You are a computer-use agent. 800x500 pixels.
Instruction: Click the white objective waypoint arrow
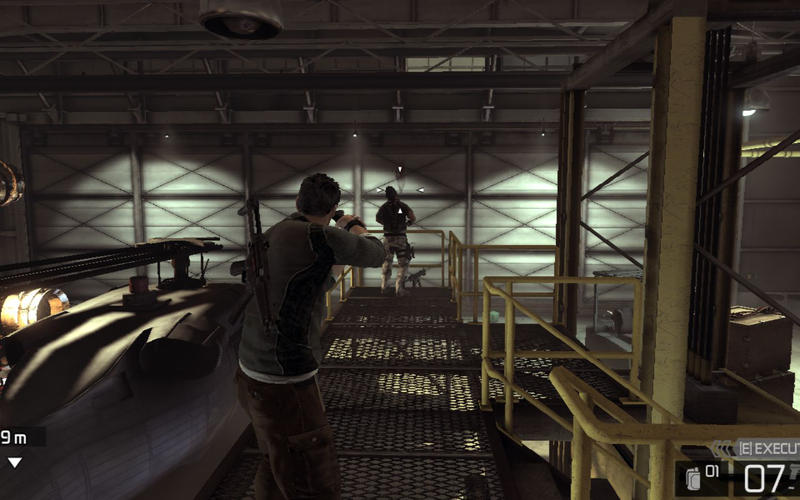pos(15,462)
